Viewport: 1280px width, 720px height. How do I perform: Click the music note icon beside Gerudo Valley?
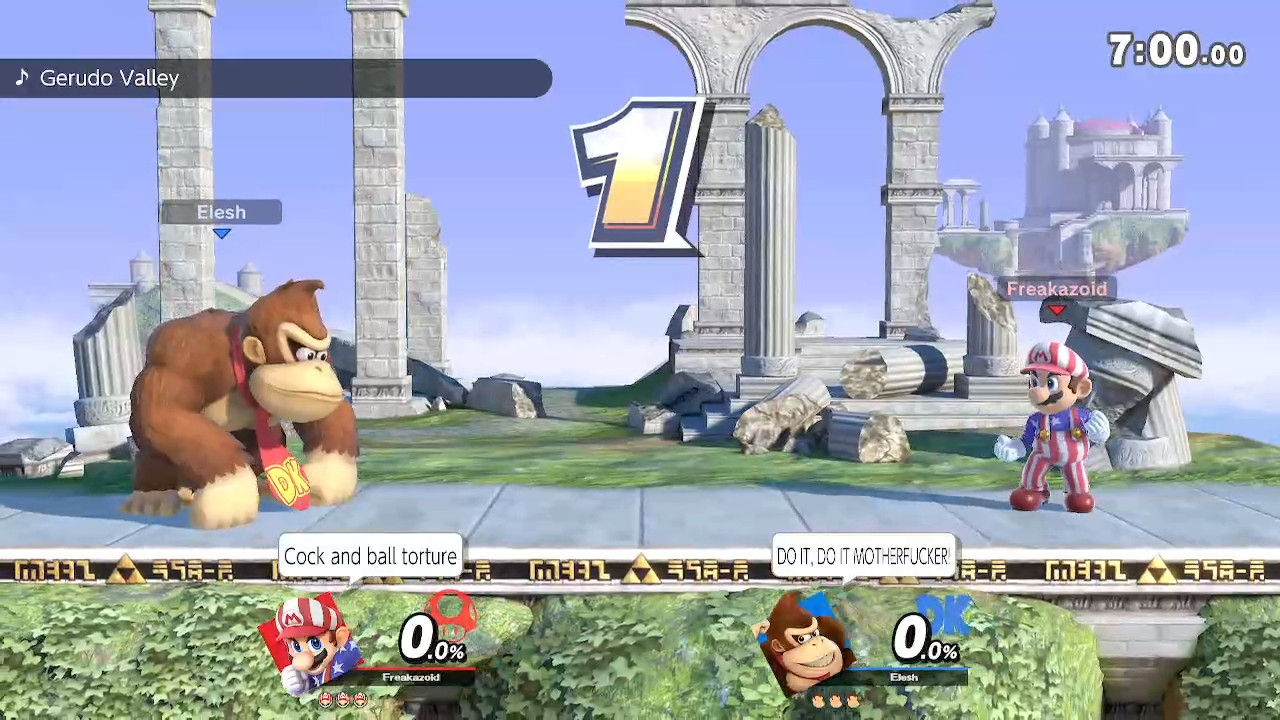(x=23, y=77)
